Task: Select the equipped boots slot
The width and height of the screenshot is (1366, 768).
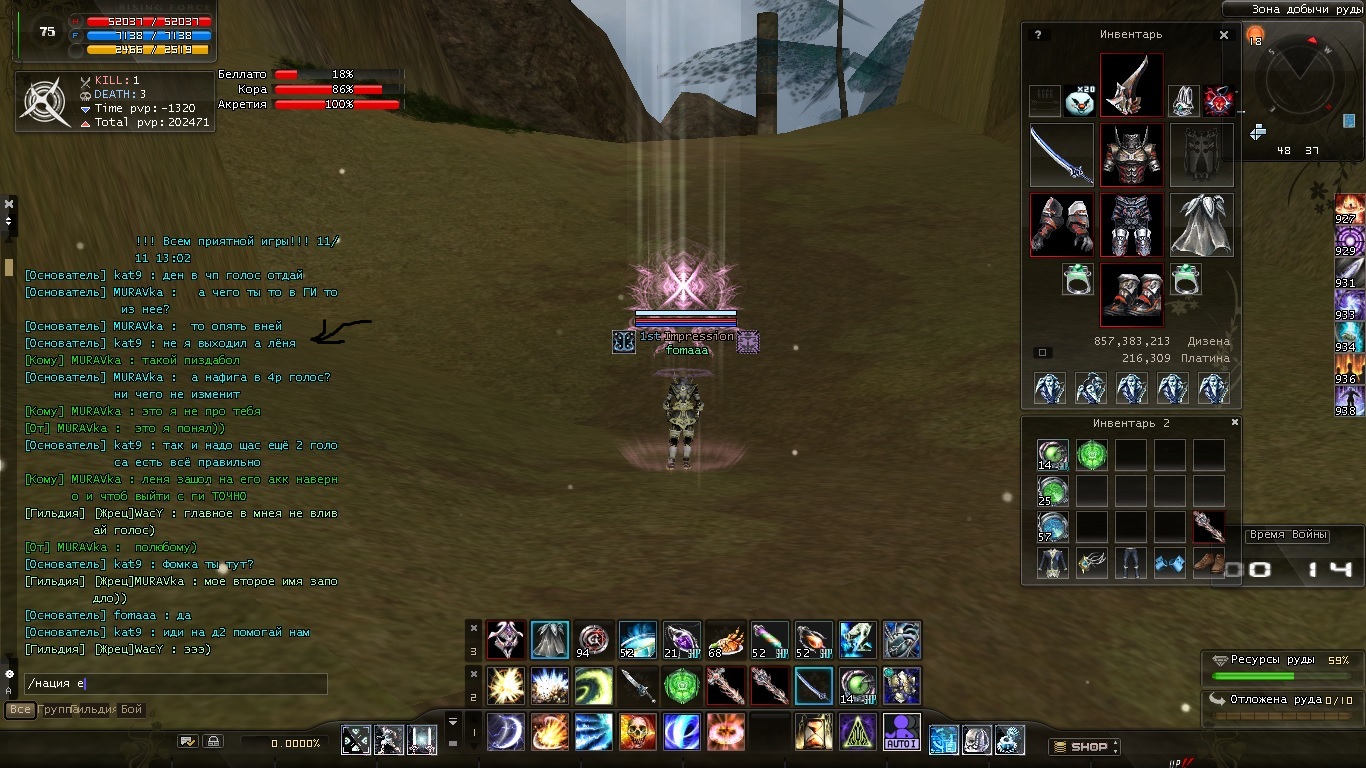Action: point(1131,295)
